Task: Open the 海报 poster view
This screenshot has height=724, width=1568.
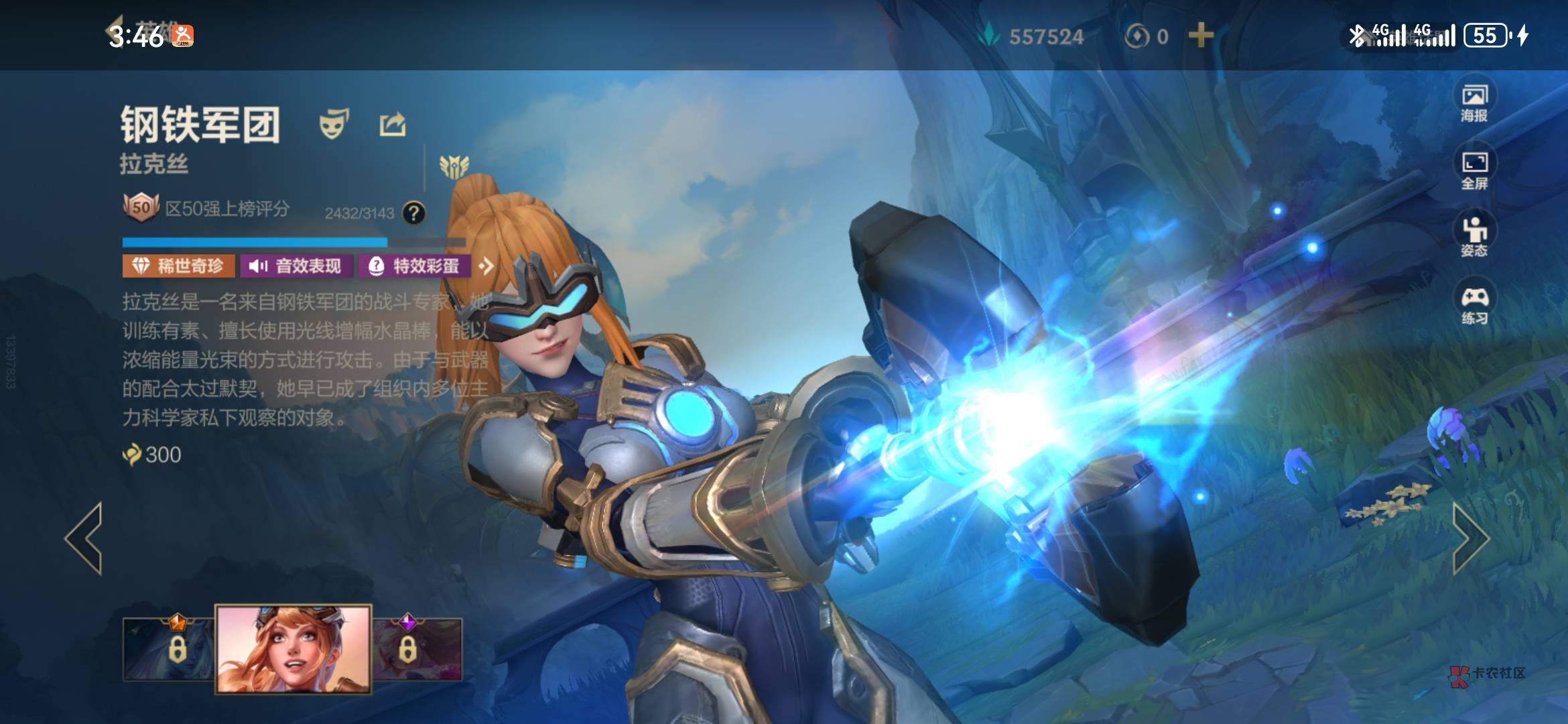Action: [1474, 103]
